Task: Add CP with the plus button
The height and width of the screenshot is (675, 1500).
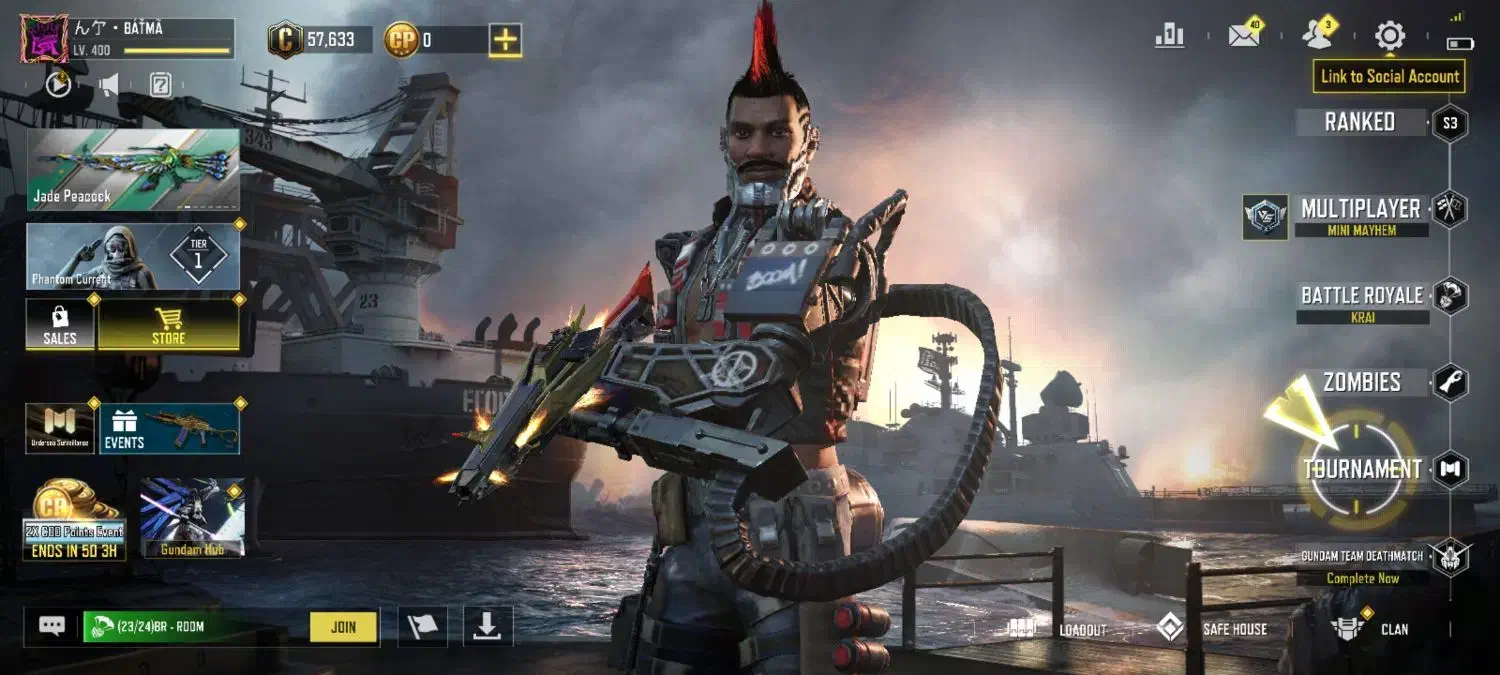Action: [505, 40]
